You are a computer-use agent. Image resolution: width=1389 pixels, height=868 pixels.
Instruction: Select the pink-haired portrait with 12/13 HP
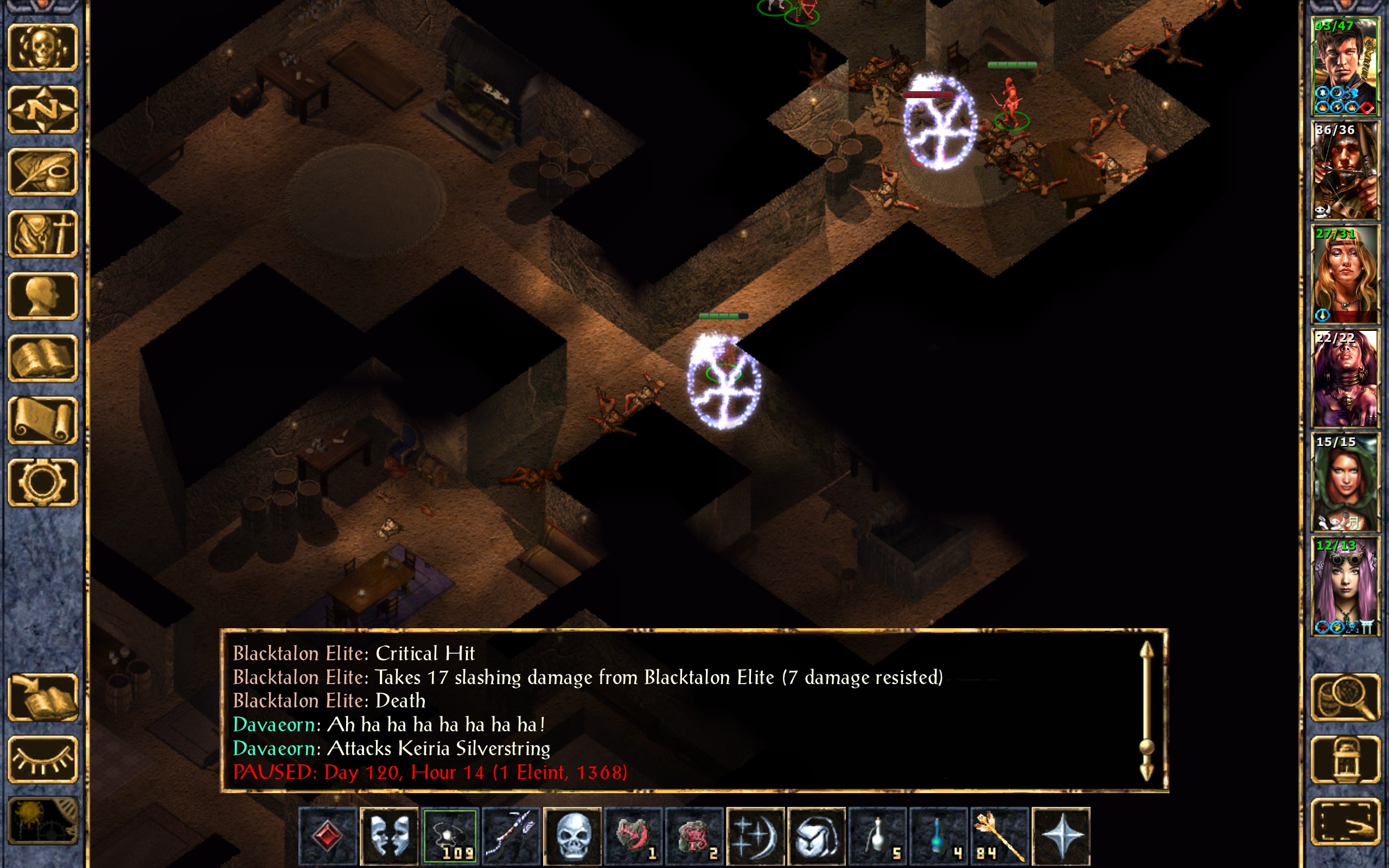(1344, 585)
